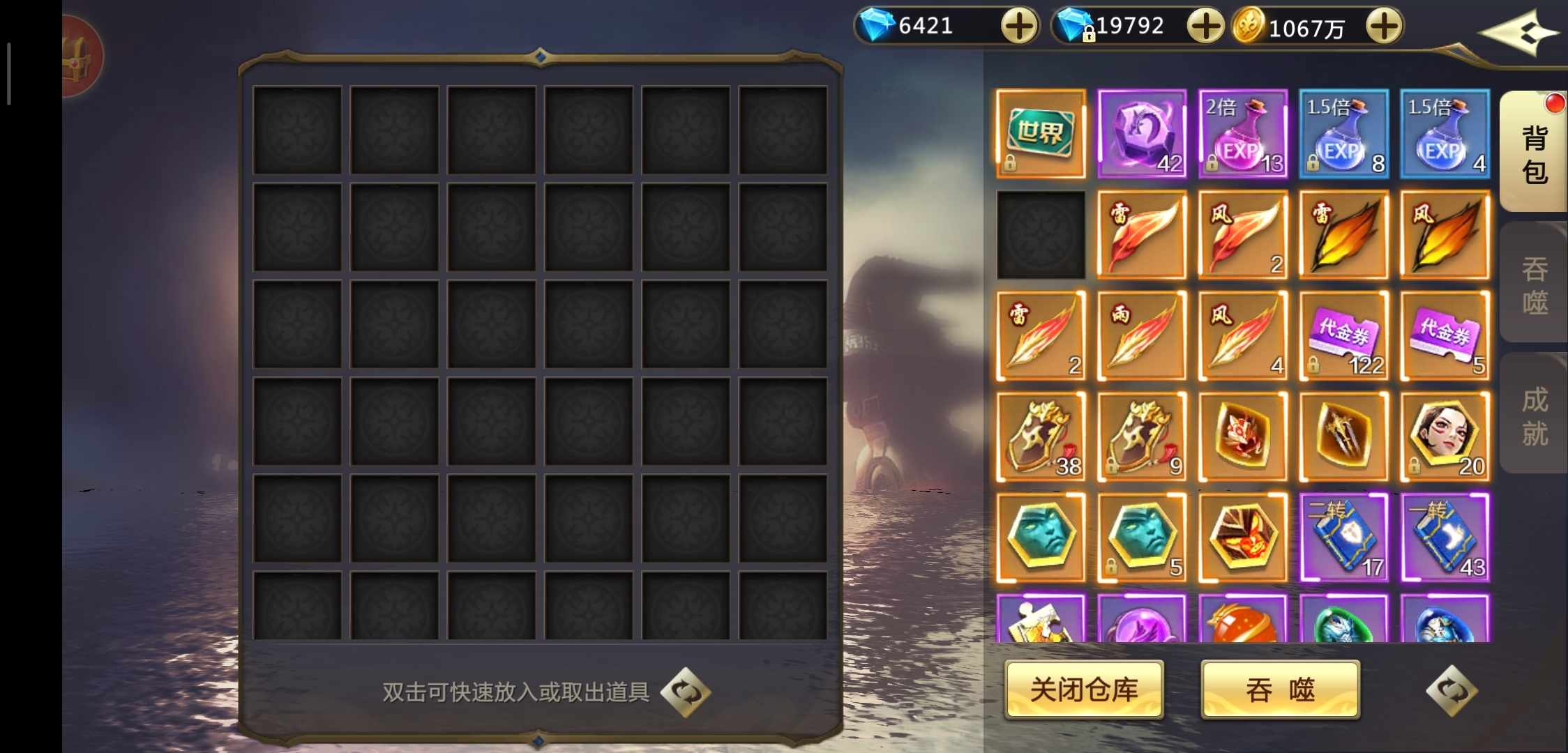The image size is (1568, 753).
Task: Add diamonds via the plus next to 6421
Action: (1018, 26)
